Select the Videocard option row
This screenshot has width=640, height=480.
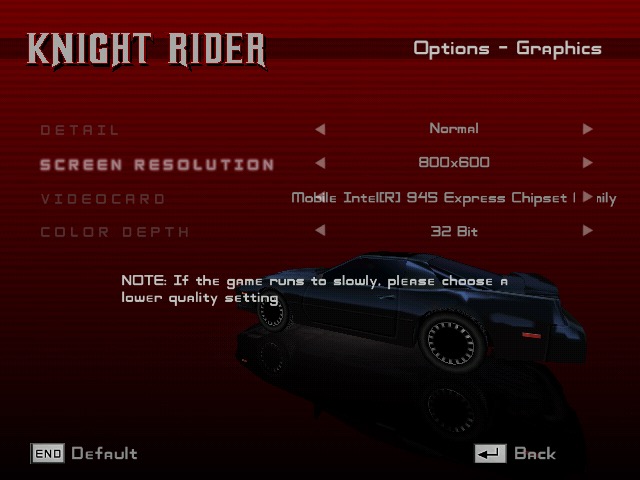point(103,198)
